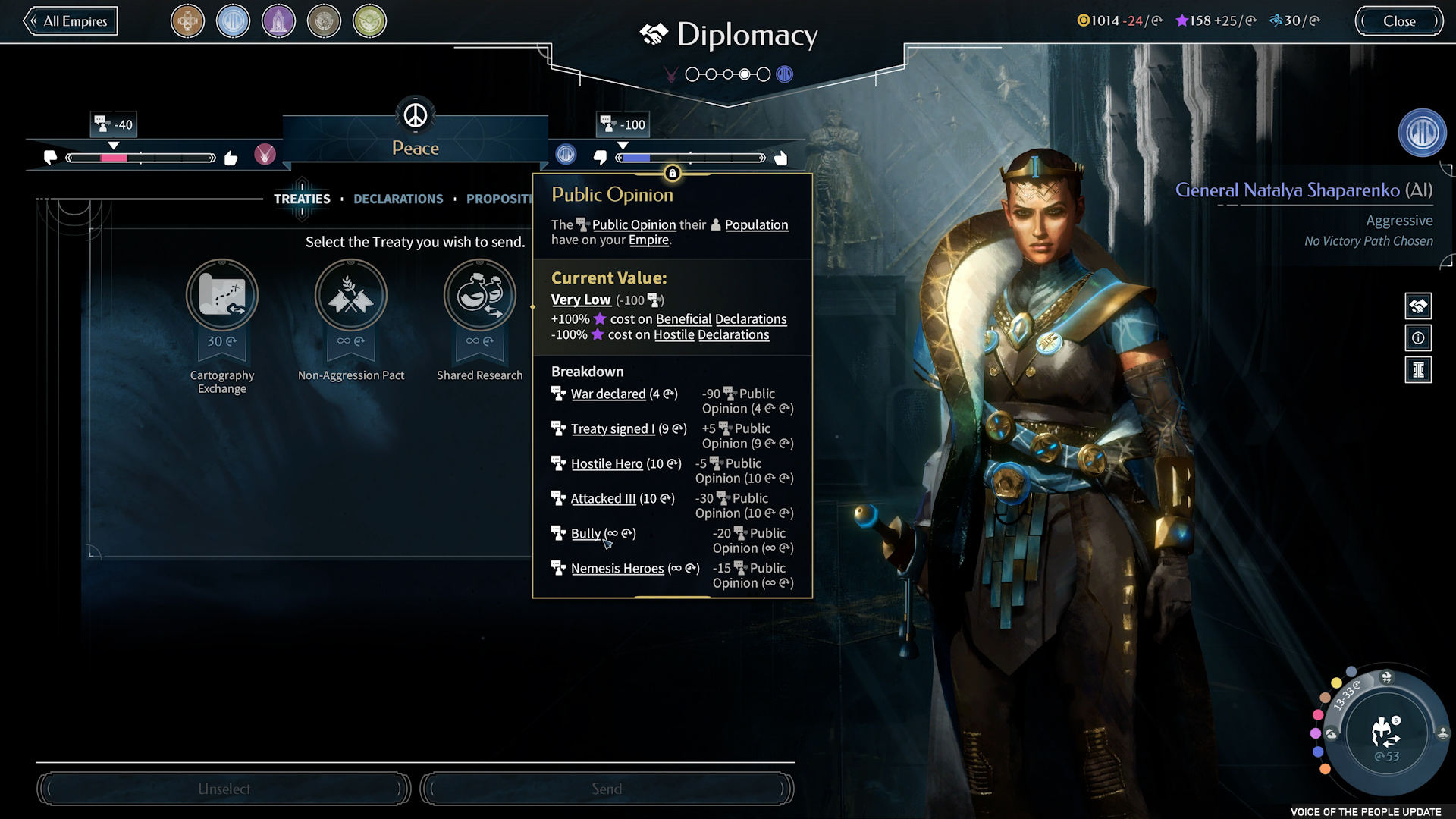Send the selected treaty
1456x819 pixels.
coord(607,789)
